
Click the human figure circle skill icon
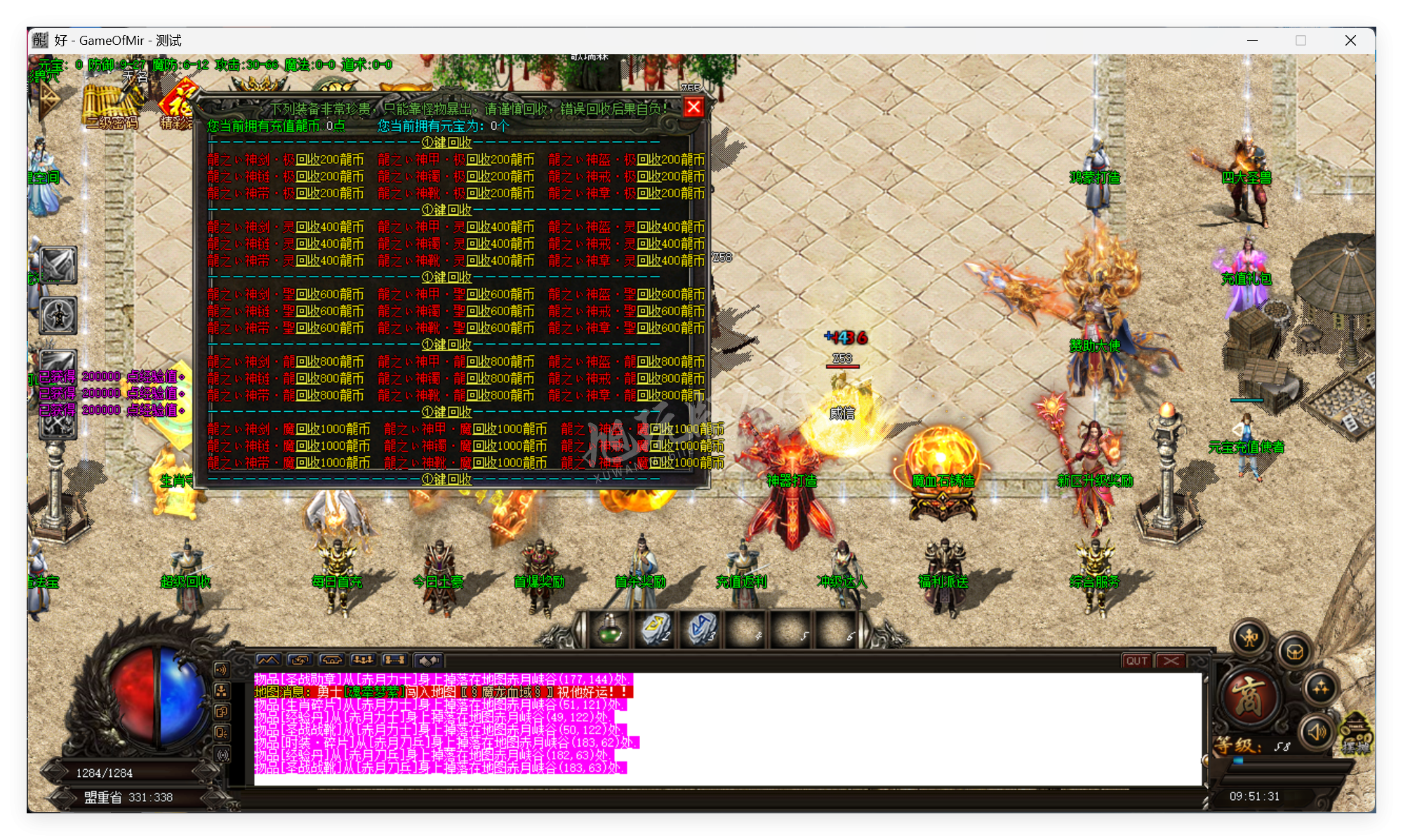pos(58,315)
